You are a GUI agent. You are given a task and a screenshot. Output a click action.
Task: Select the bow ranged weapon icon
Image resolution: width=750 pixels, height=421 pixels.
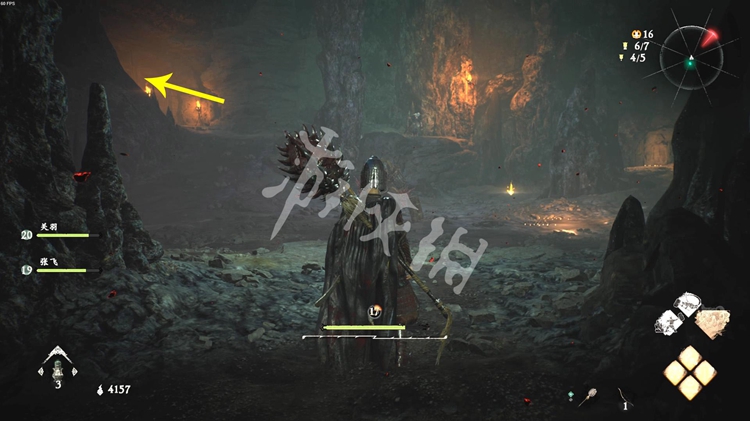pos(624,395)
